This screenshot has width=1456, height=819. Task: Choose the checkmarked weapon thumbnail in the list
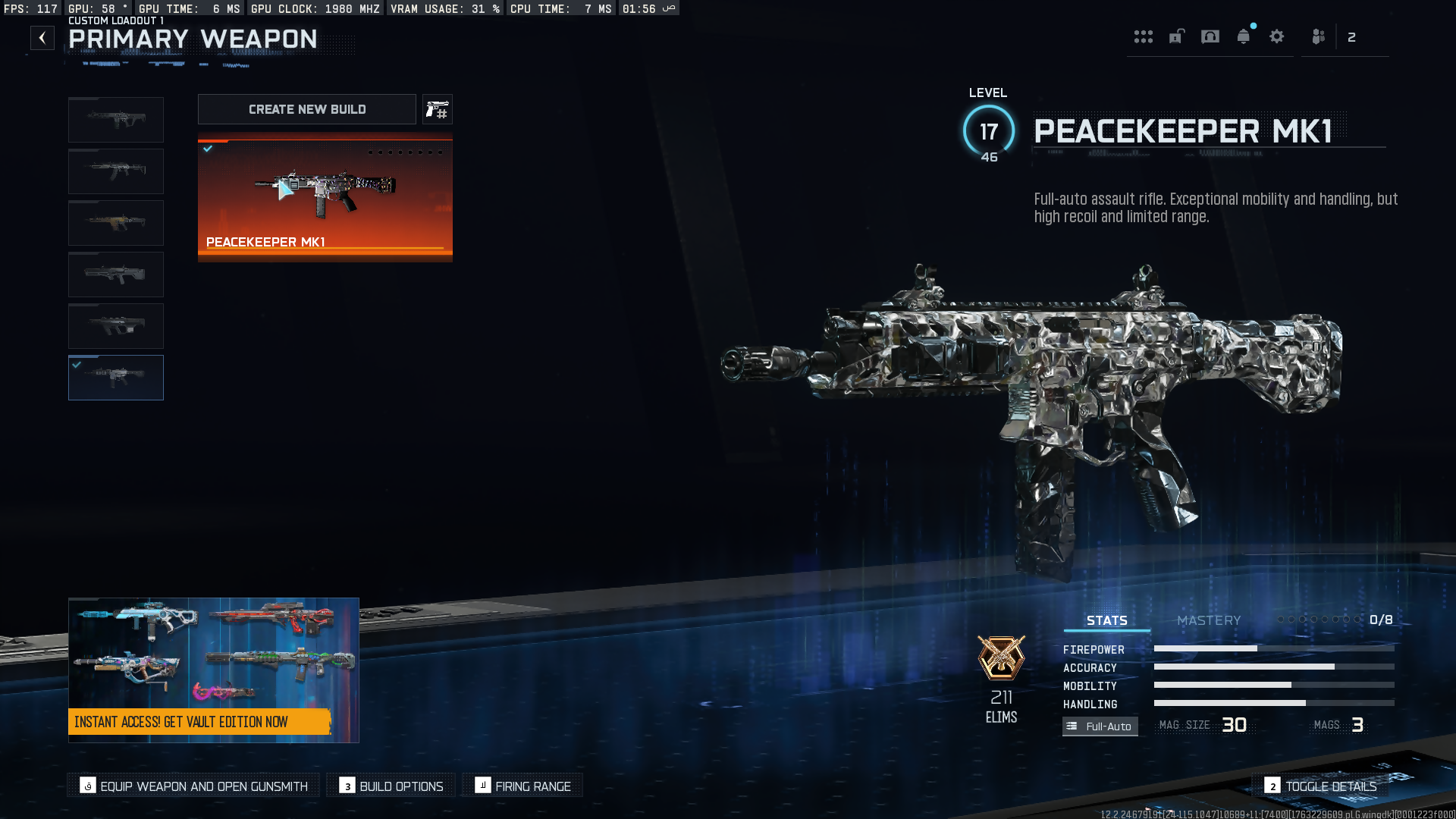coord(116,378)
